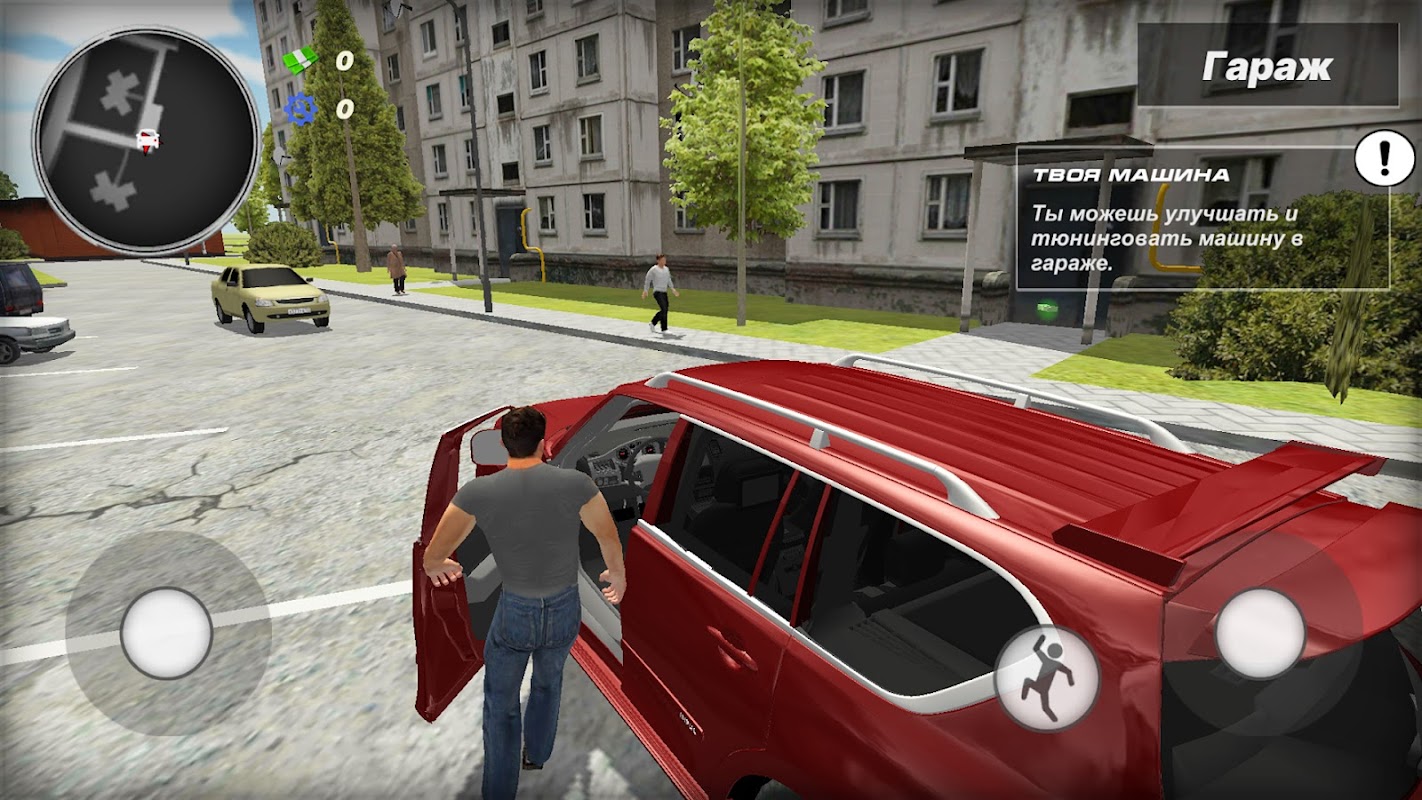The image size is (1422, 800).
Task: Click the circular minimap
Action: point(147,139)
